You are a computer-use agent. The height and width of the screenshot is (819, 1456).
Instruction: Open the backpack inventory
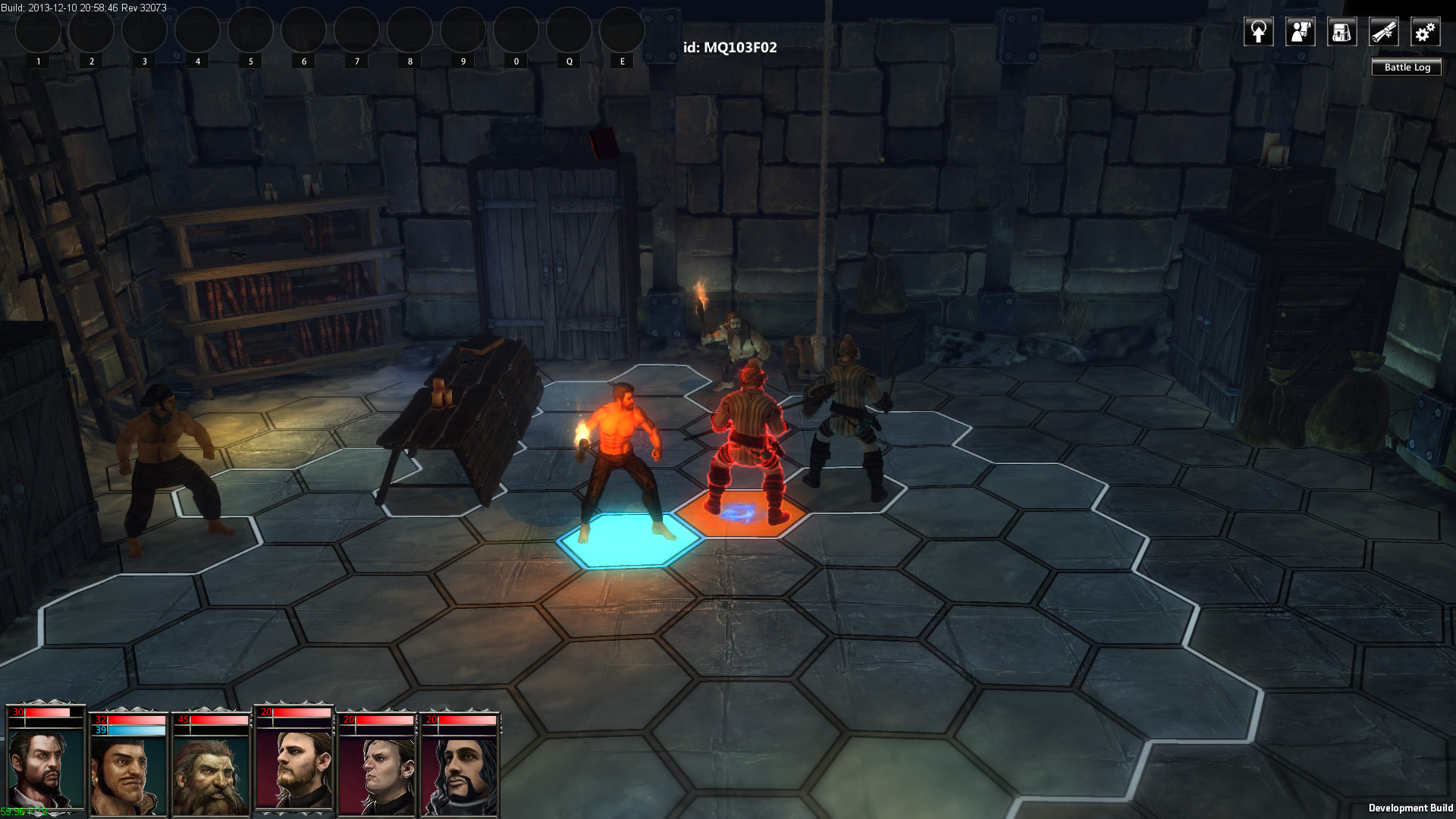click(x=1341, y=32)
